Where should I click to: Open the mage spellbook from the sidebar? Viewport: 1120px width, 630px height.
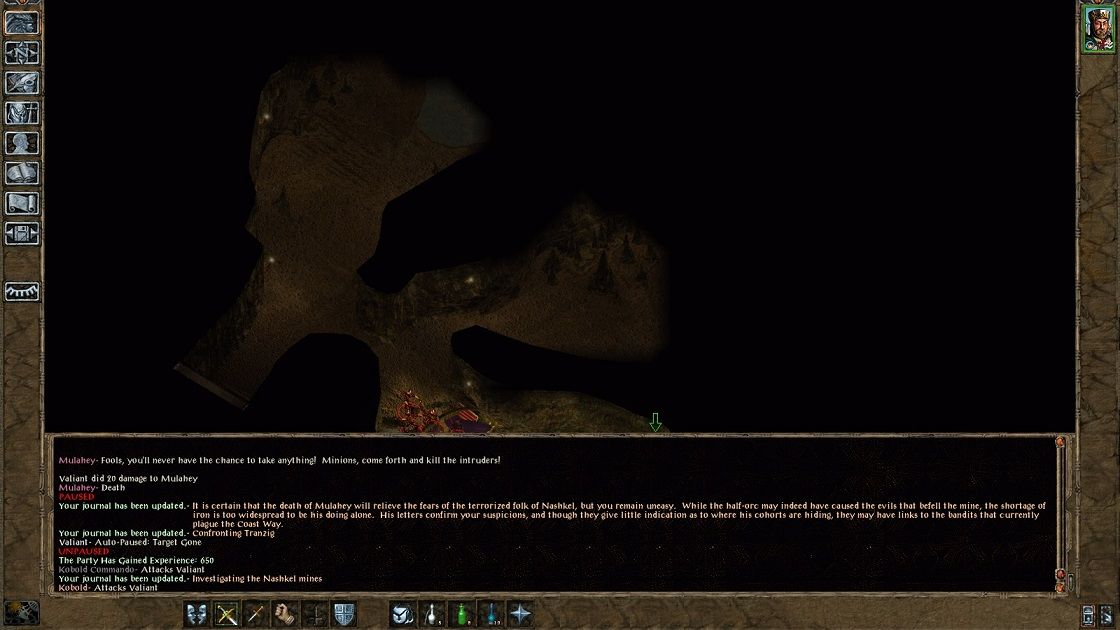click(22, 174)
